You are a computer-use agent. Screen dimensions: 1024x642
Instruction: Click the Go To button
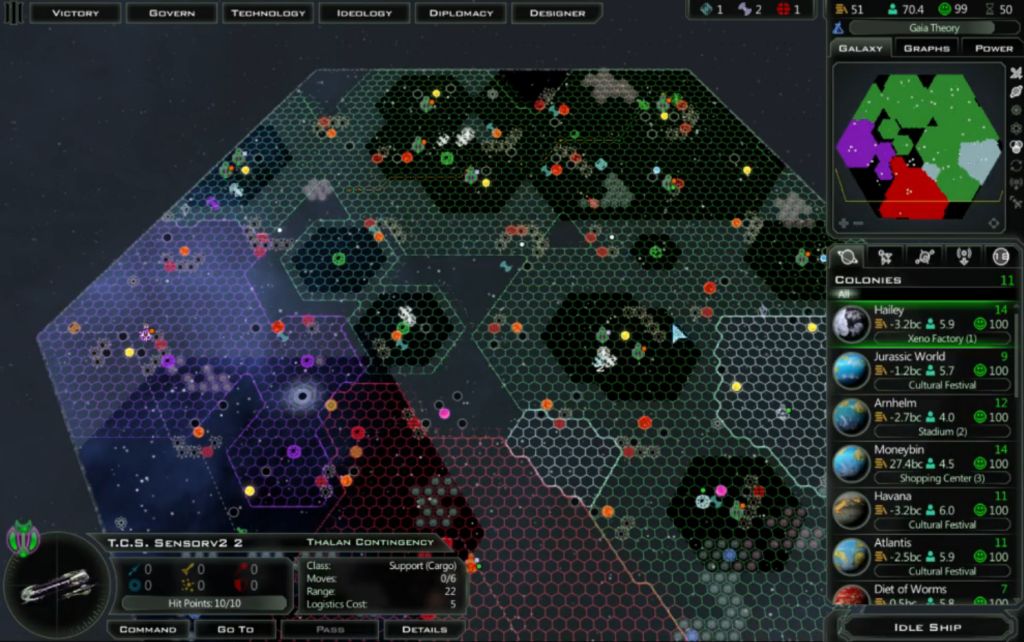click(236, 629)
